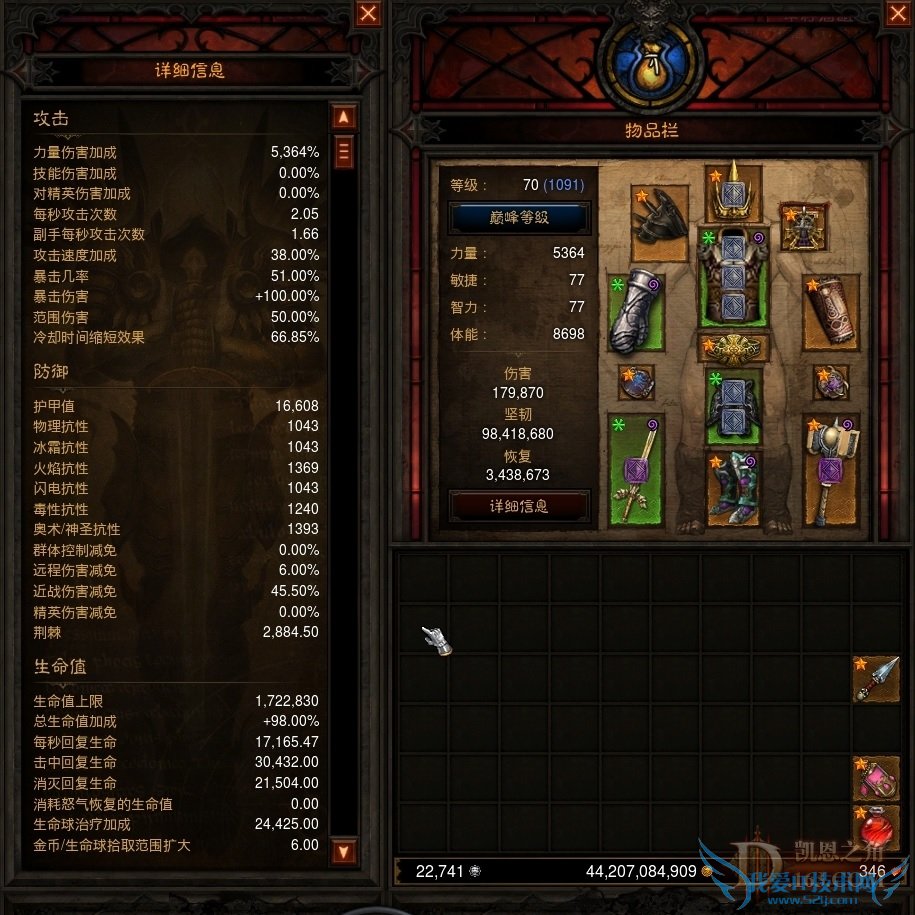Close the 详细信息 details panel
Screen dimensions: 915x915
368,13
